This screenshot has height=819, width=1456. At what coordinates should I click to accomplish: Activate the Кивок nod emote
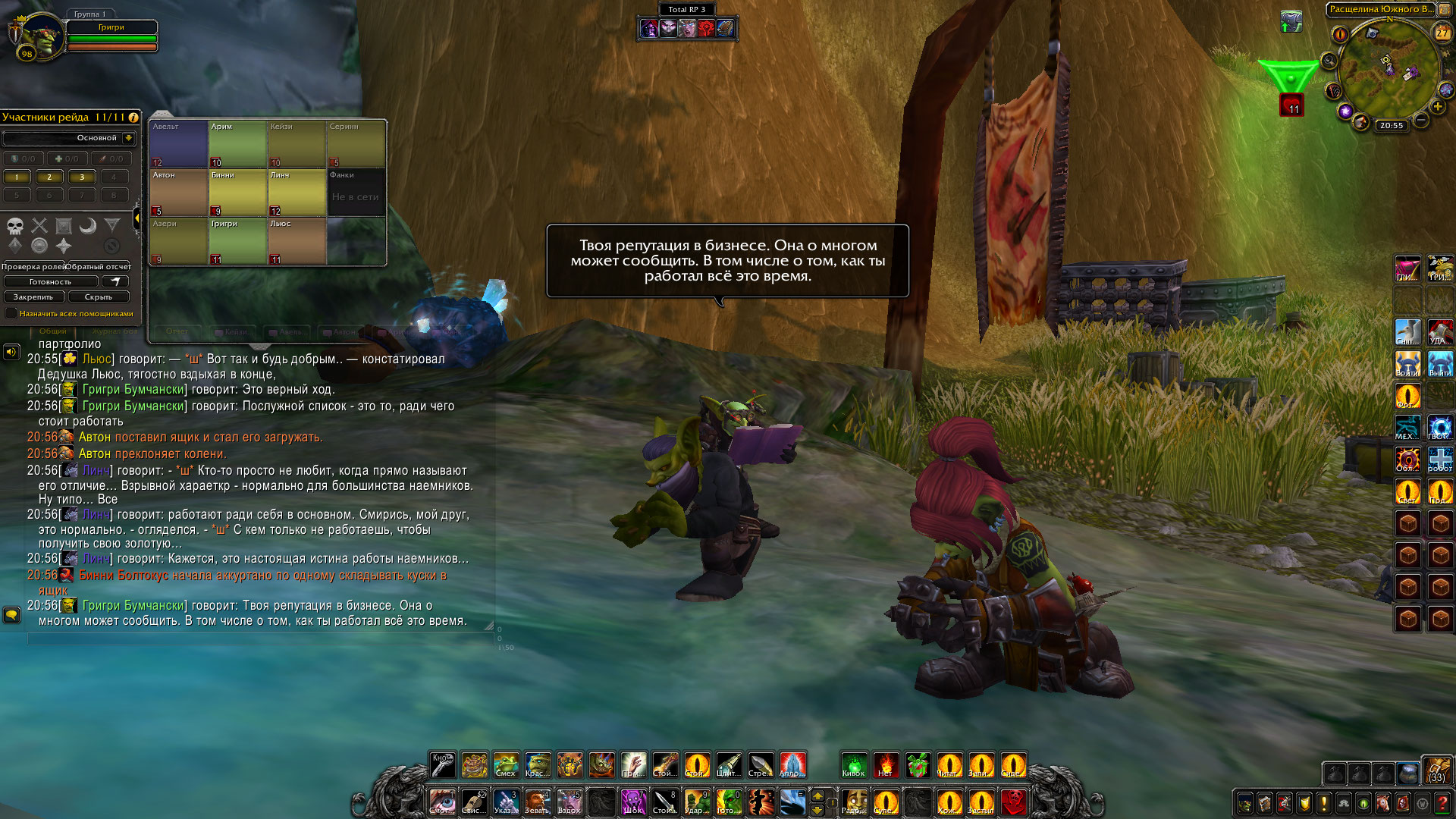tap(854, 765)
